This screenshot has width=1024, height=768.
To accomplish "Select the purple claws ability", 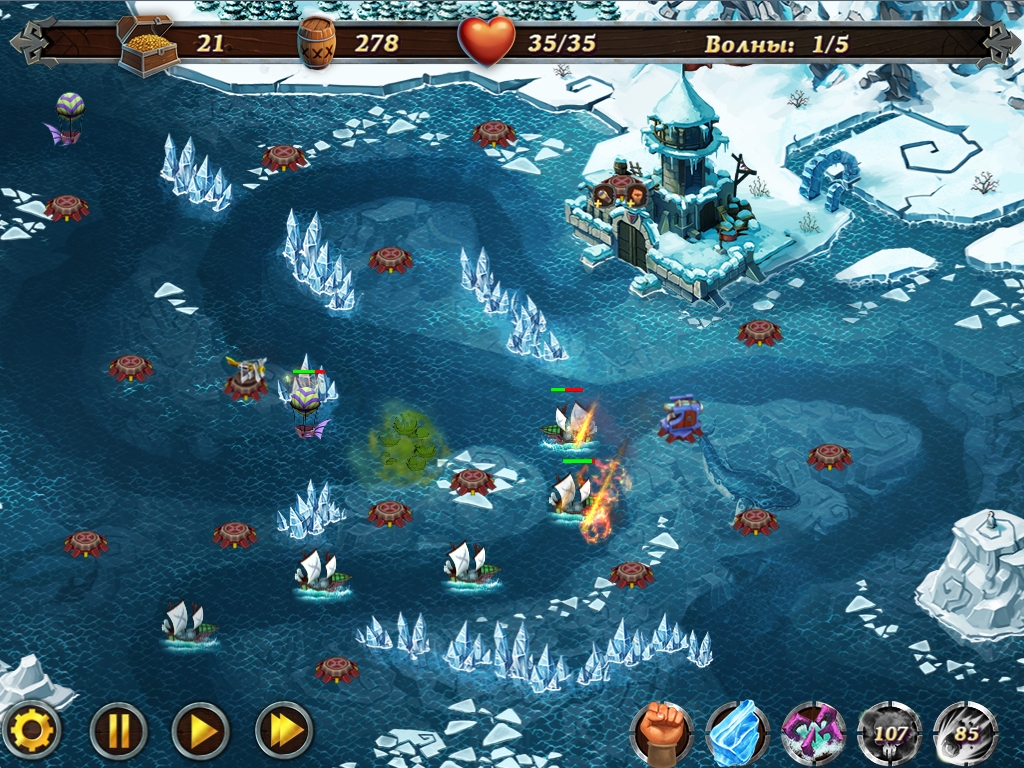I will click(x=813, y=733).
